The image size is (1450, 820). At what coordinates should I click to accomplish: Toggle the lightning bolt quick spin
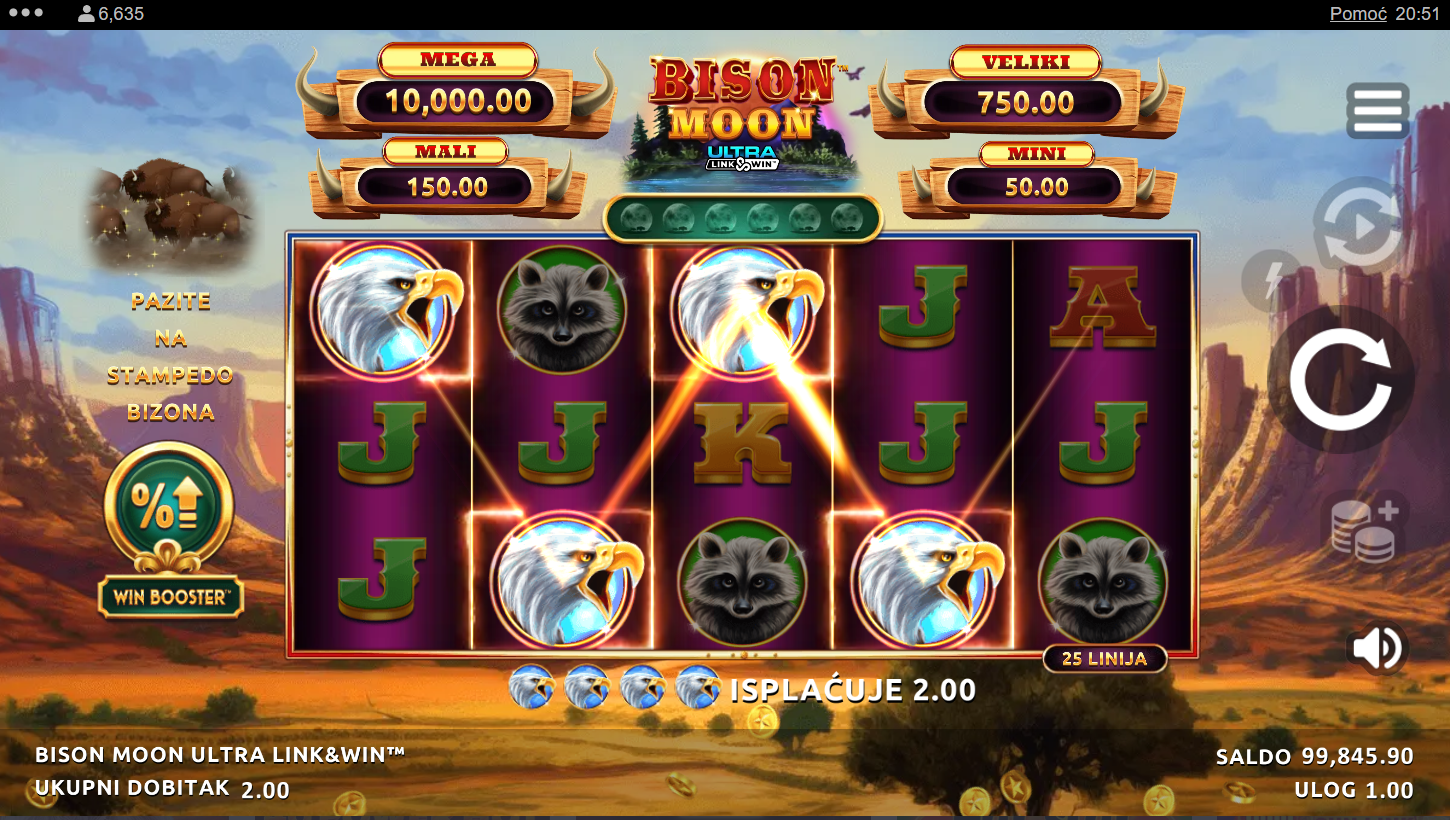(1271, 281)
